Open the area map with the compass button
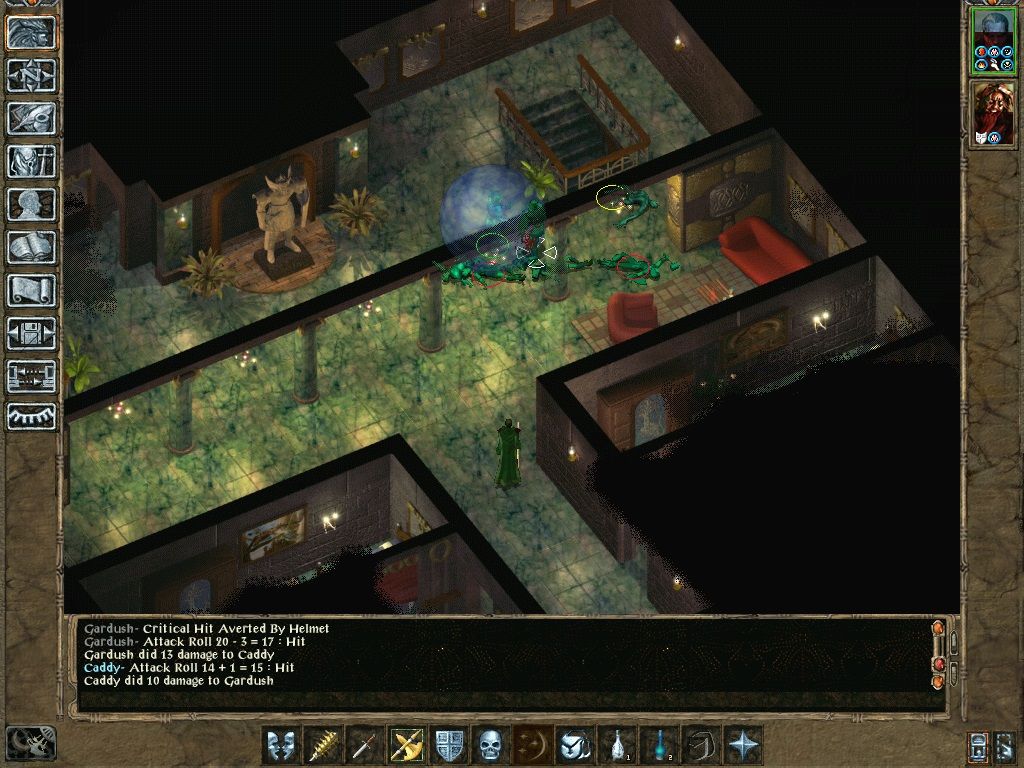 [32, 76]
